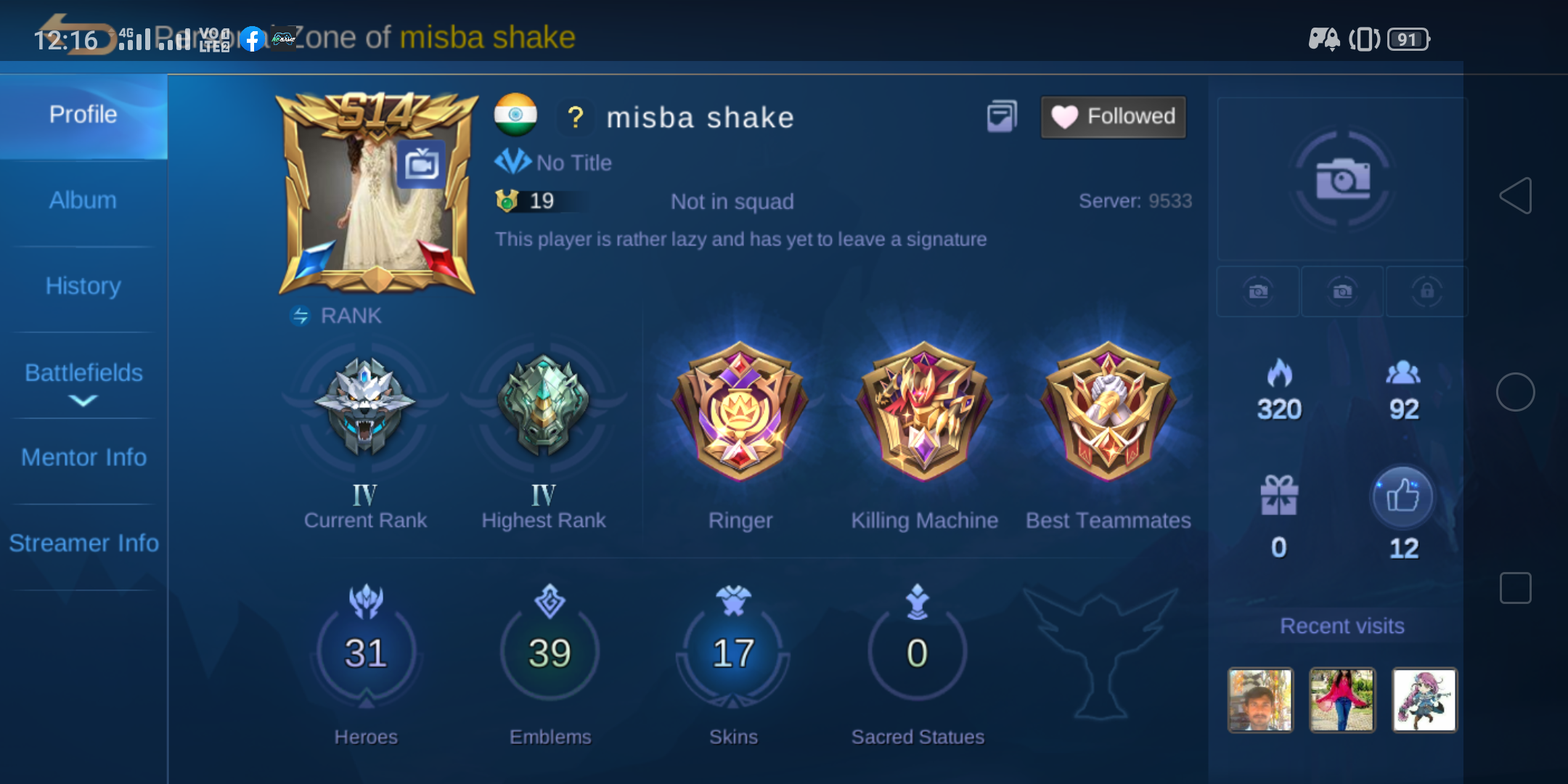
Task: Open the title question mark icon
Action: click(576, 118)
